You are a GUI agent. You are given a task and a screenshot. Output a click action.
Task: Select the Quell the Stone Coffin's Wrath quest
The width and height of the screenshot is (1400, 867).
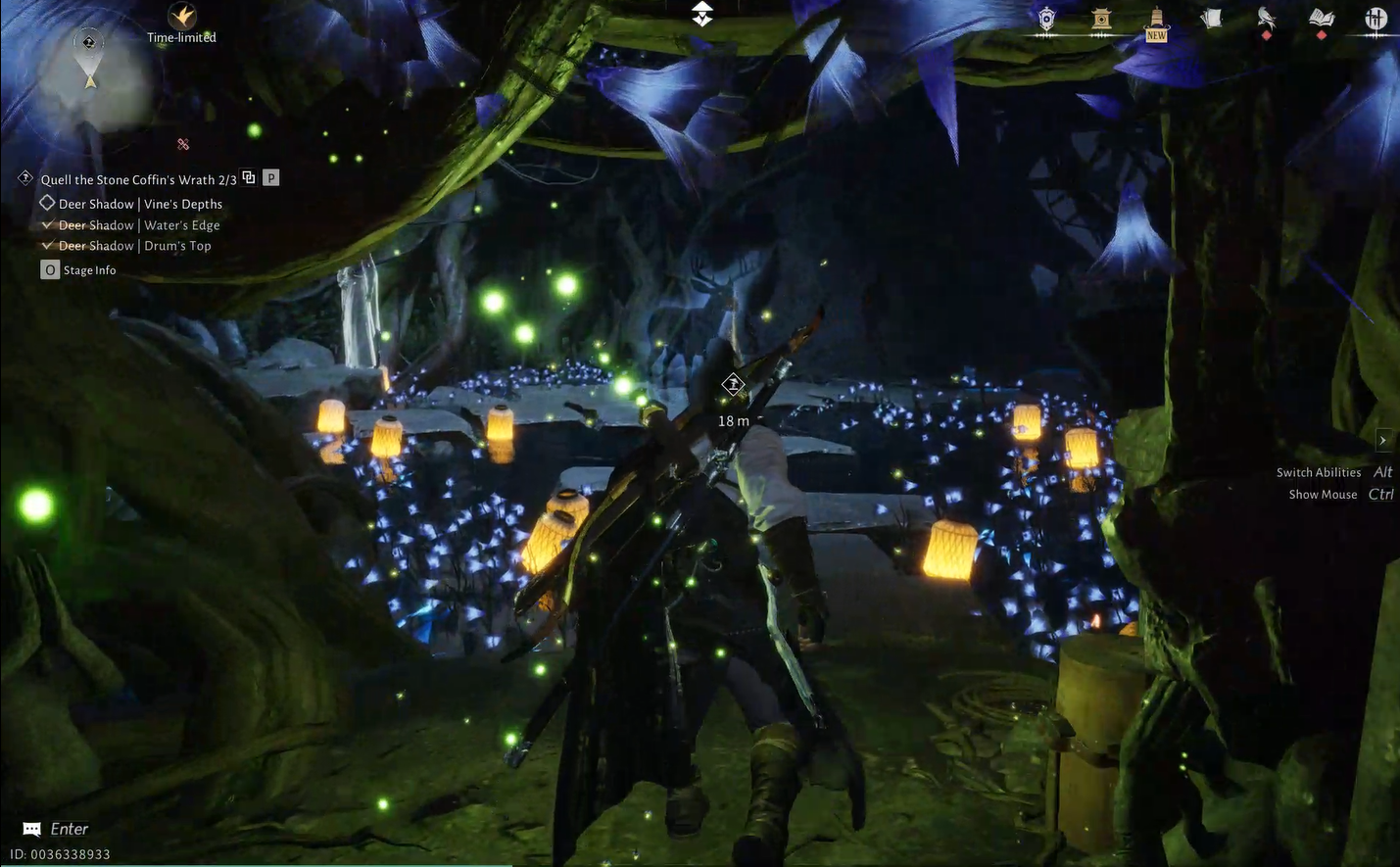pyautogui.click(x=138, y=179)
